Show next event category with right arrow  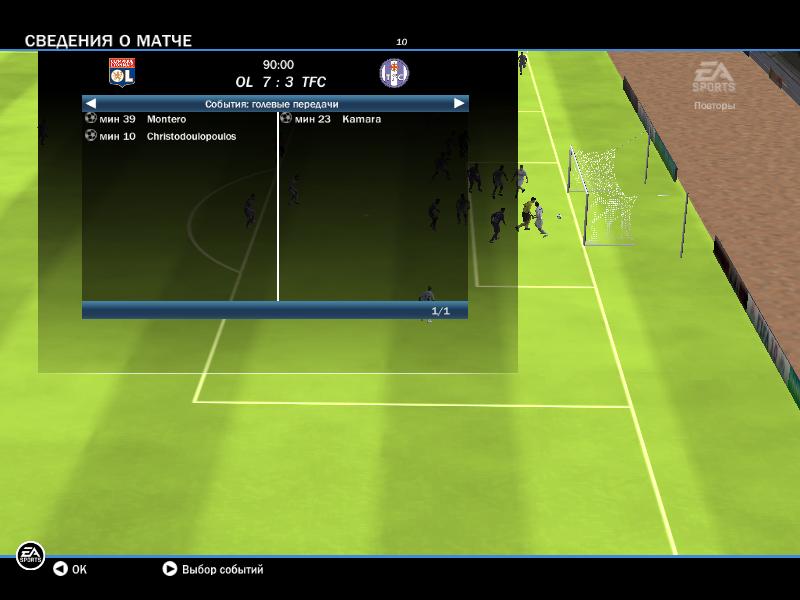tap(459, 103)
